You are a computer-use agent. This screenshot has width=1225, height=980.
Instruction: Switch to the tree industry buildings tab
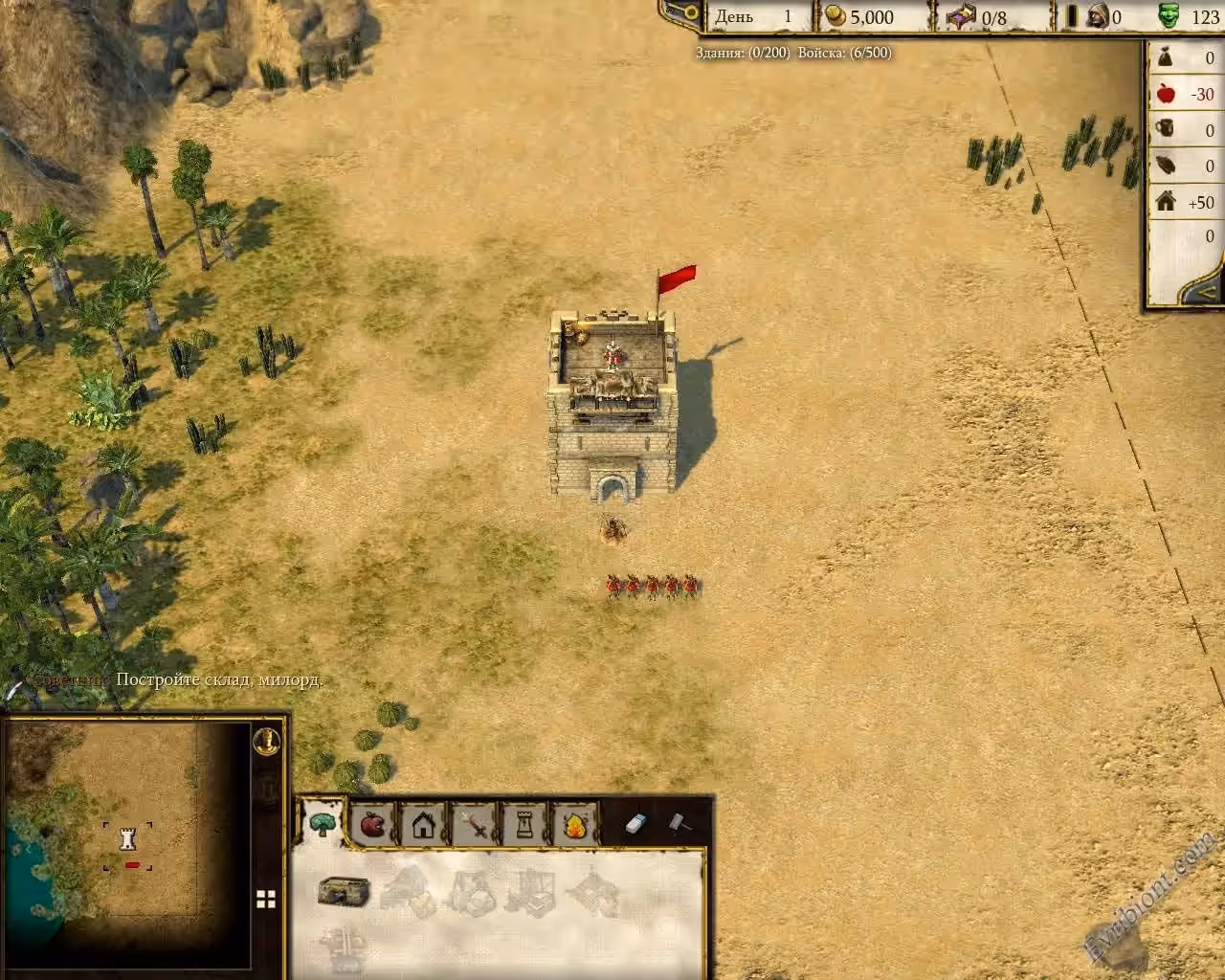(x=322, y=823)
